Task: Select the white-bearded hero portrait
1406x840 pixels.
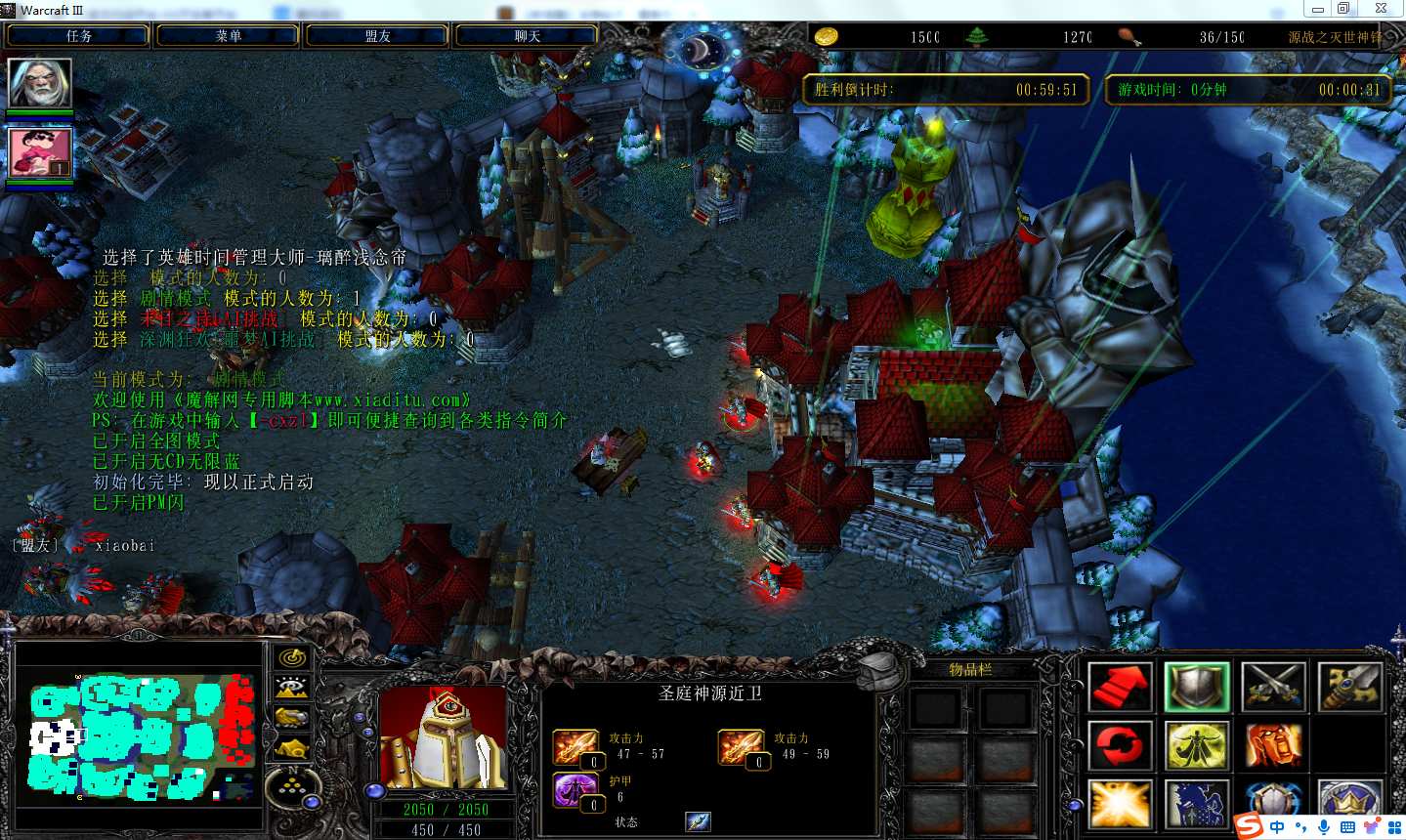Action: coord(40,84)
